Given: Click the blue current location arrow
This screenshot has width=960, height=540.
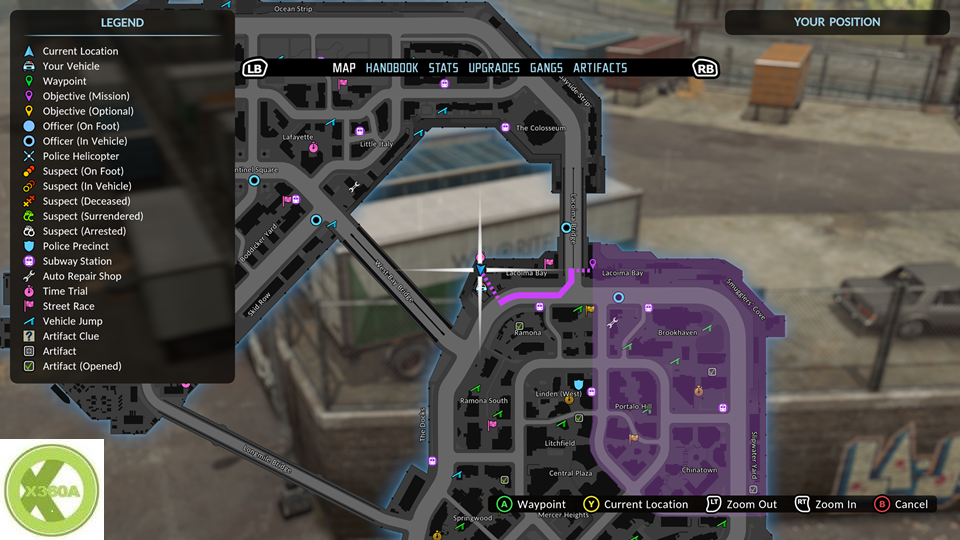Looking at the screenshot, I should click(x=480, y=269).
